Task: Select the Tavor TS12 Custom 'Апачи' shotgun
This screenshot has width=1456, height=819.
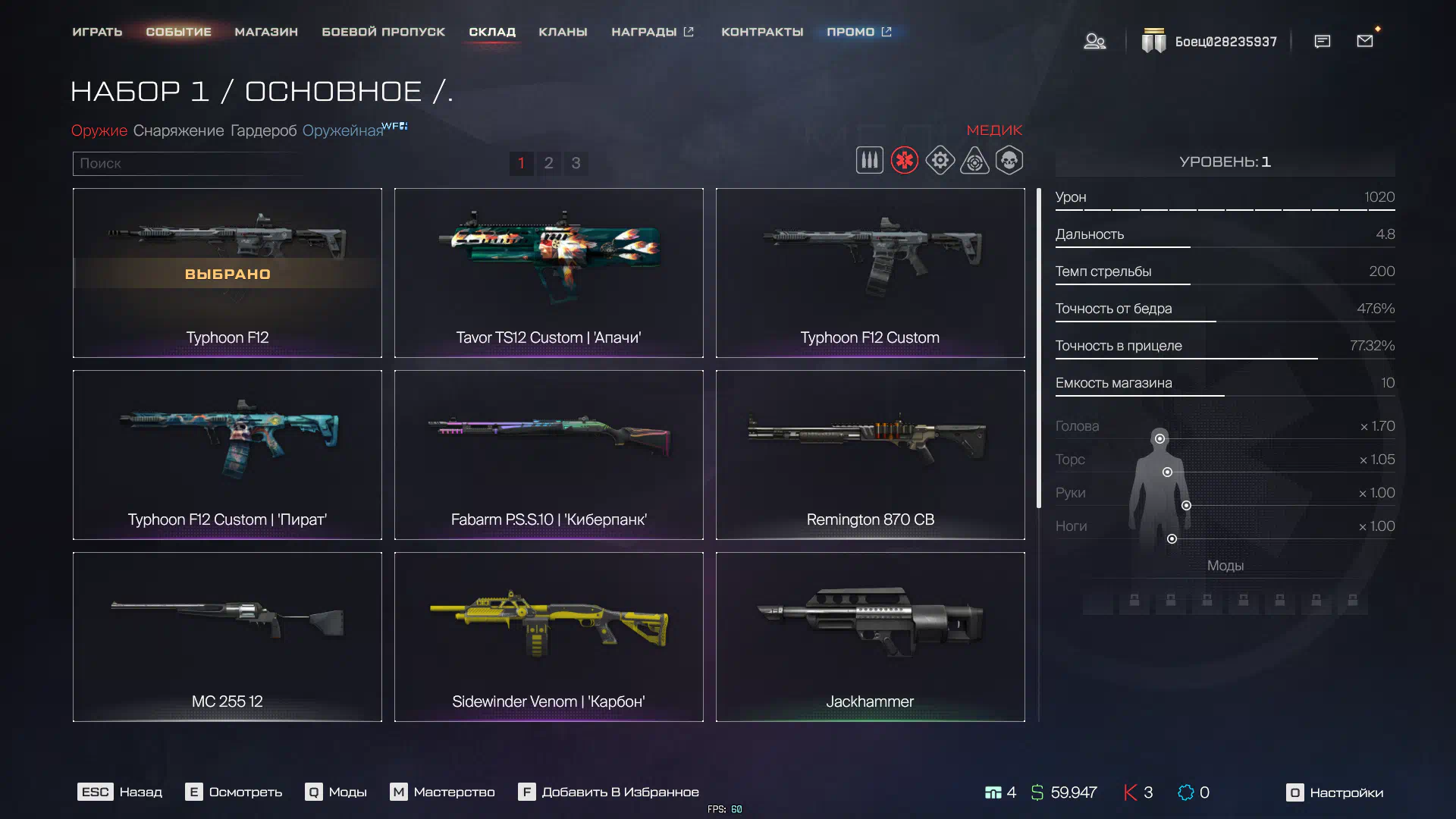Action: (548, 273)
